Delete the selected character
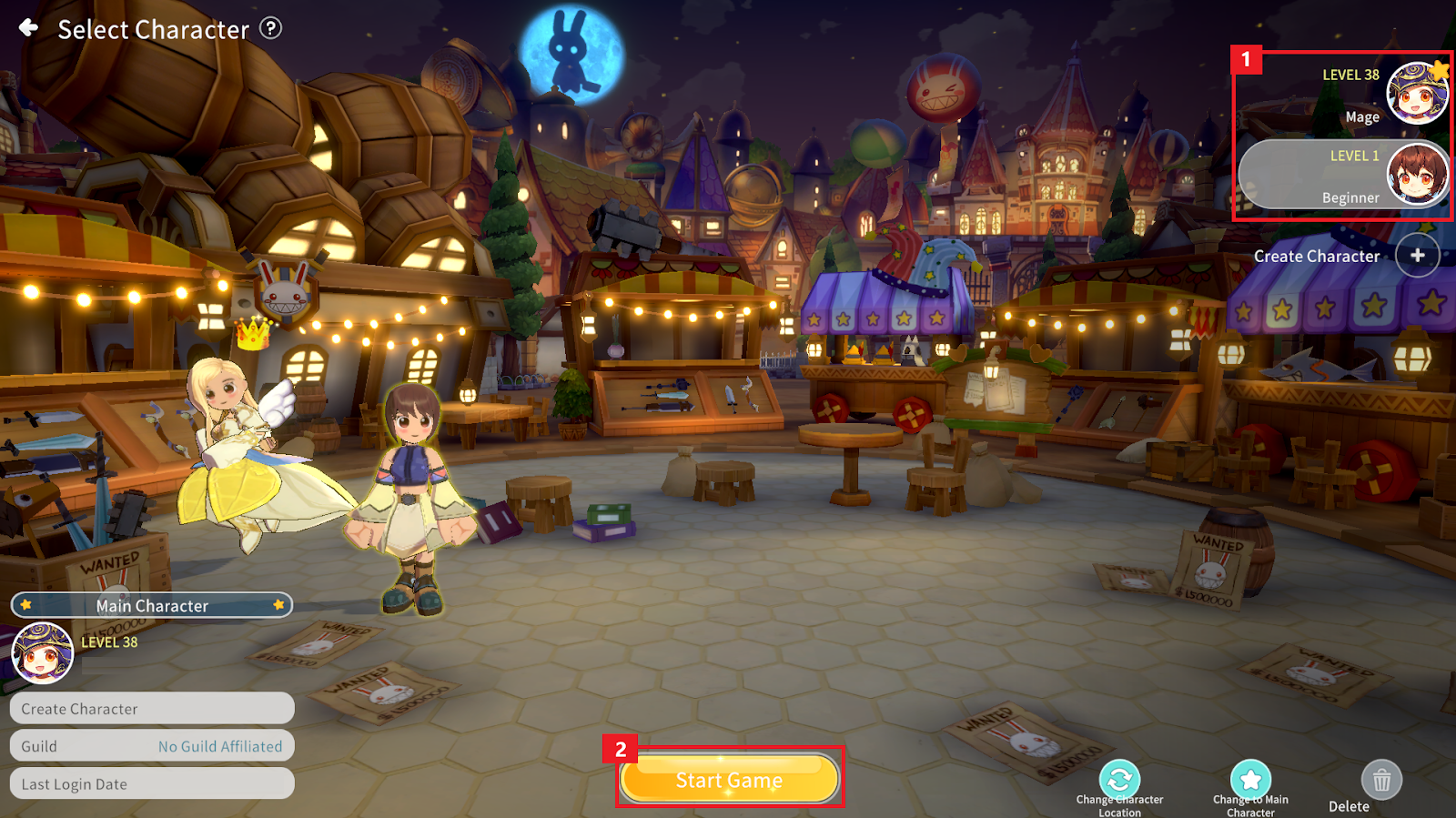This screenshot has height=818, width=1456. pyautogui.click(x=1381, y=781)
